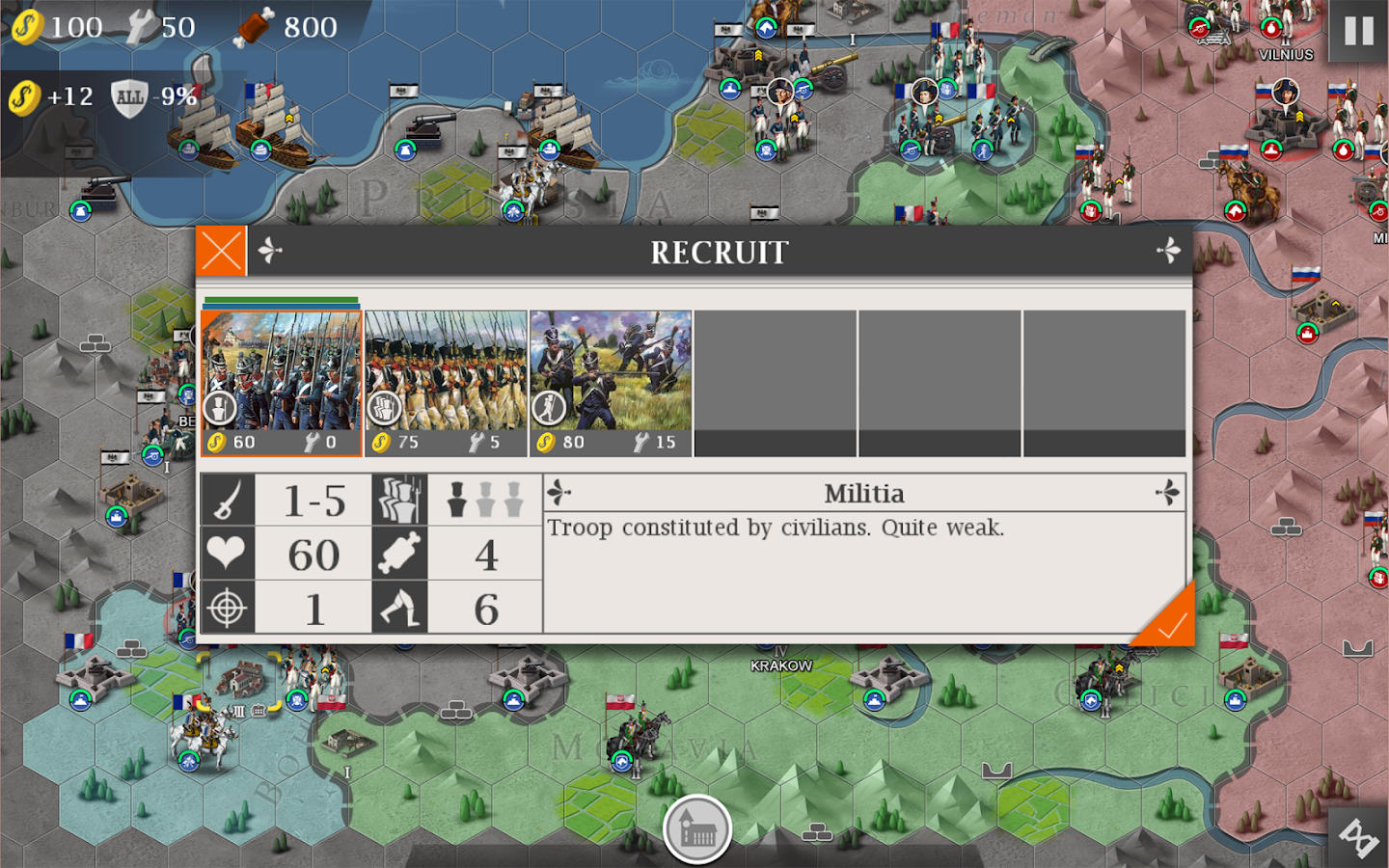Select the 80-gold skirmisher unit card
Image resolution: width=1389 pixels, height=868 pixels.
pos(611,376)
